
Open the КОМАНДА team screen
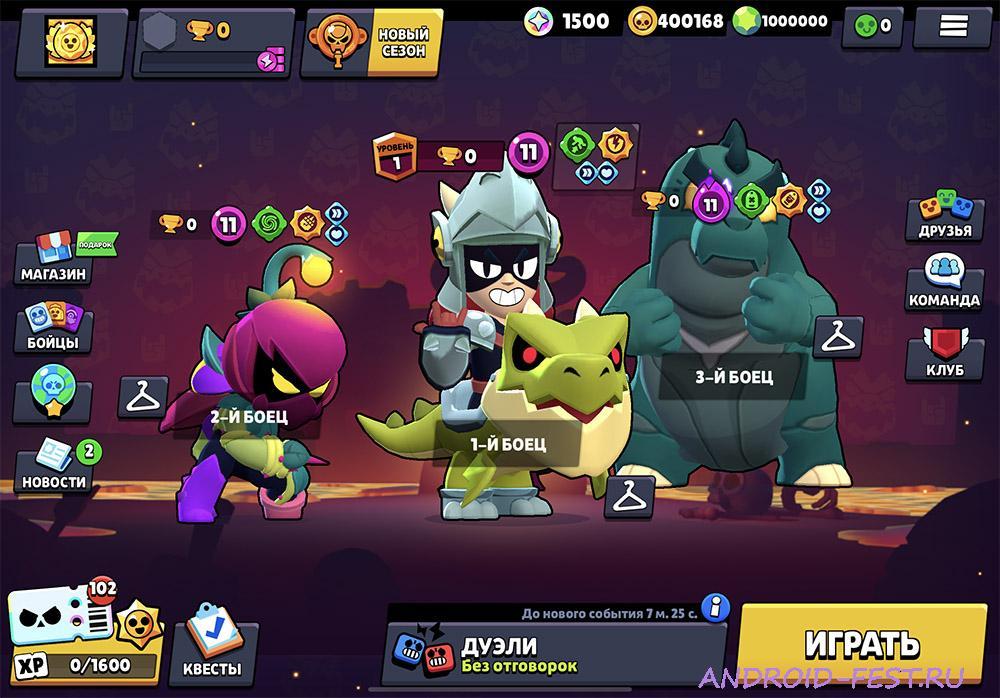943,283
